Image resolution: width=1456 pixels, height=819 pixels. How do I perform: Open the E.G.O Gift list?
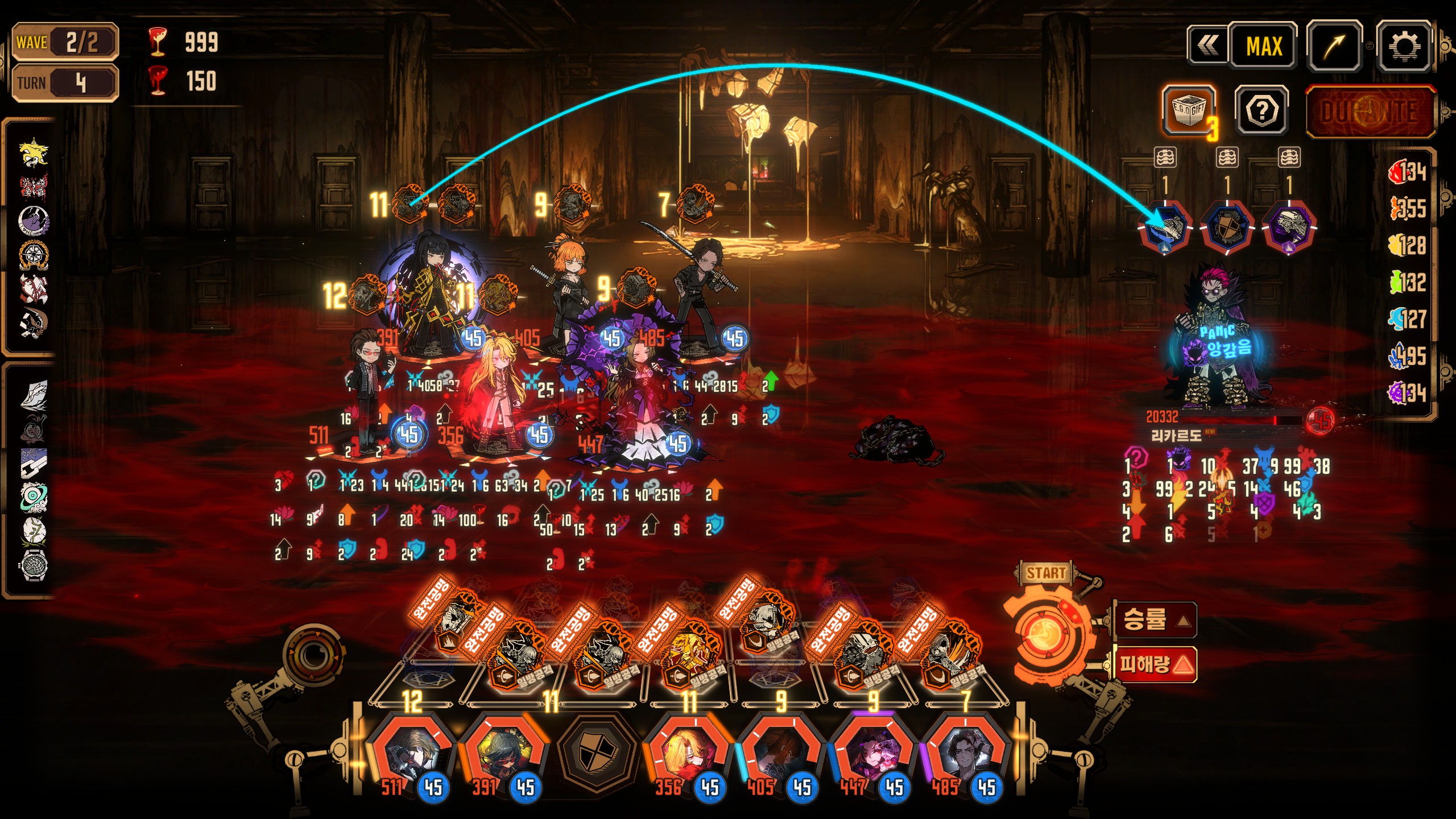(1189, 110)
